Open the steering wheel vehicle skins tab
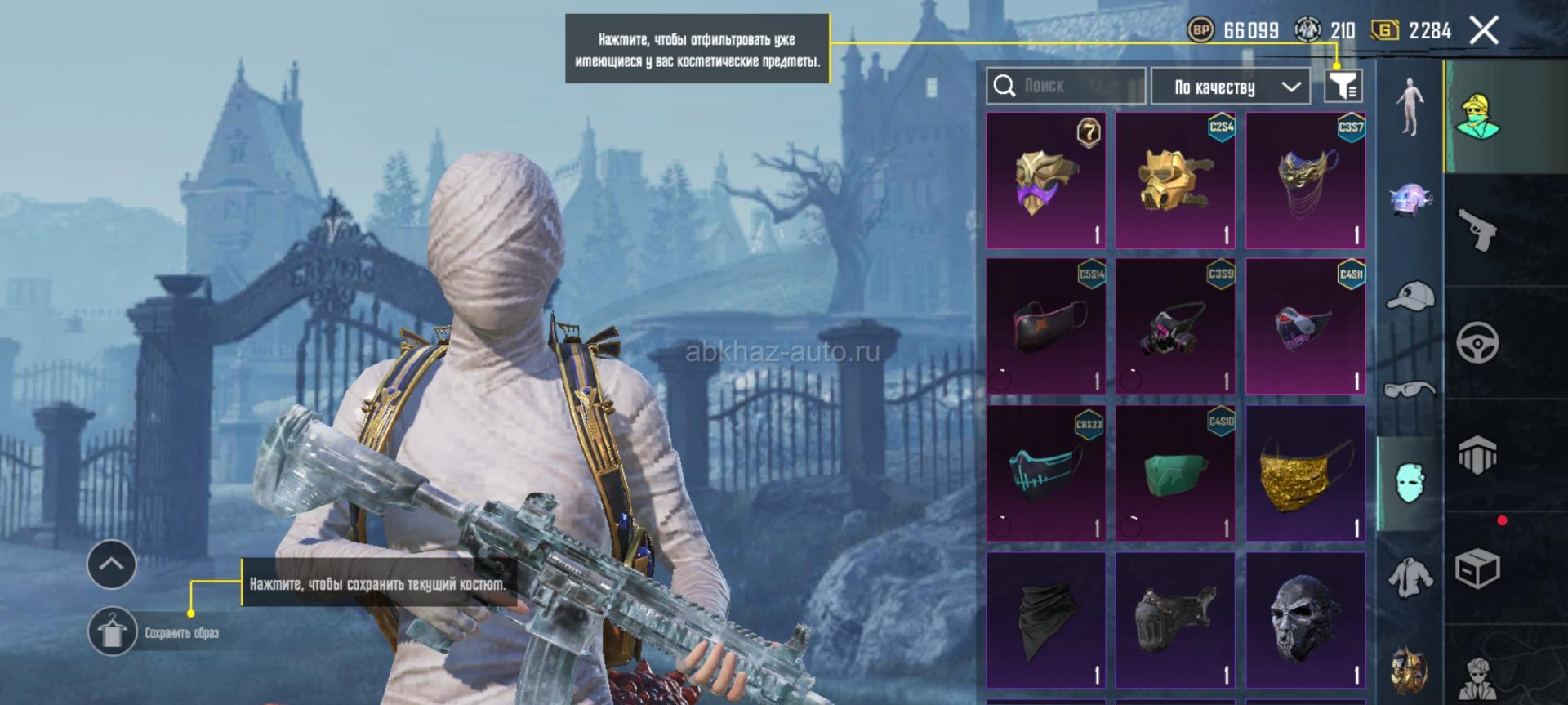Screen dimensions: 1568x705 coord(1478,342)
